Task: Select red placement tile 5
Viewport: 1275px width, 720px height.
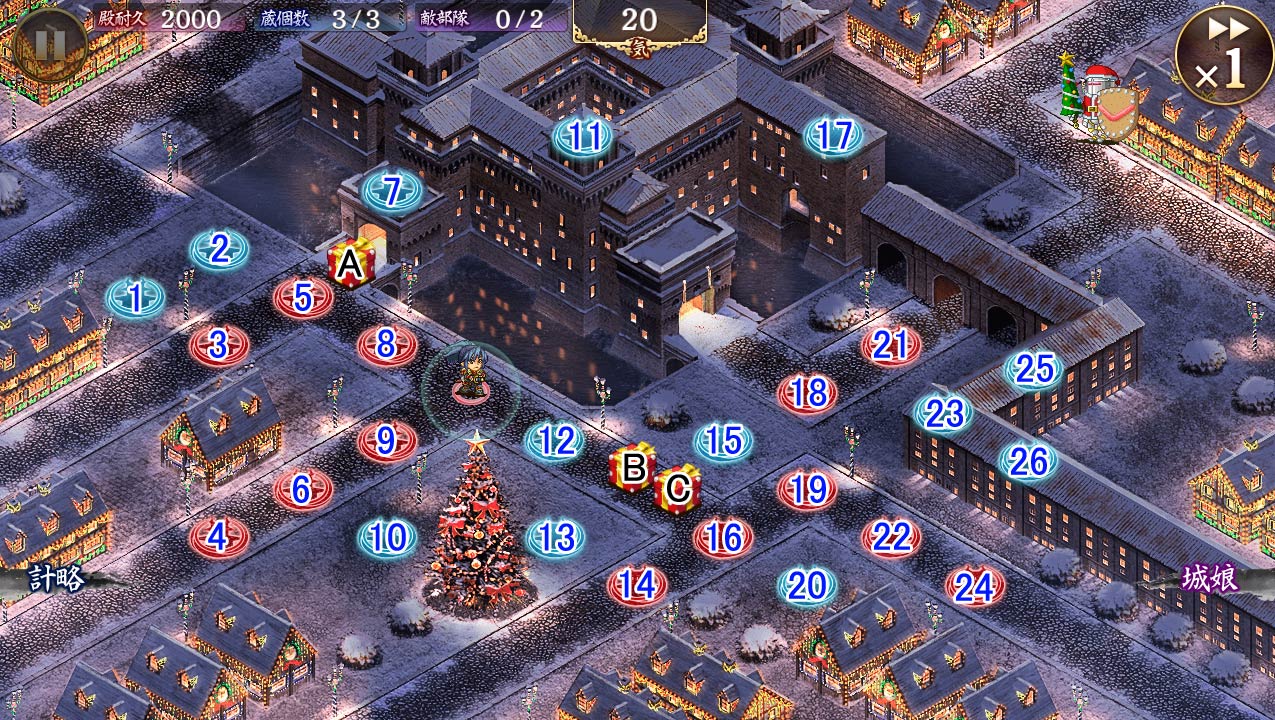Action: tap(303, 297)
